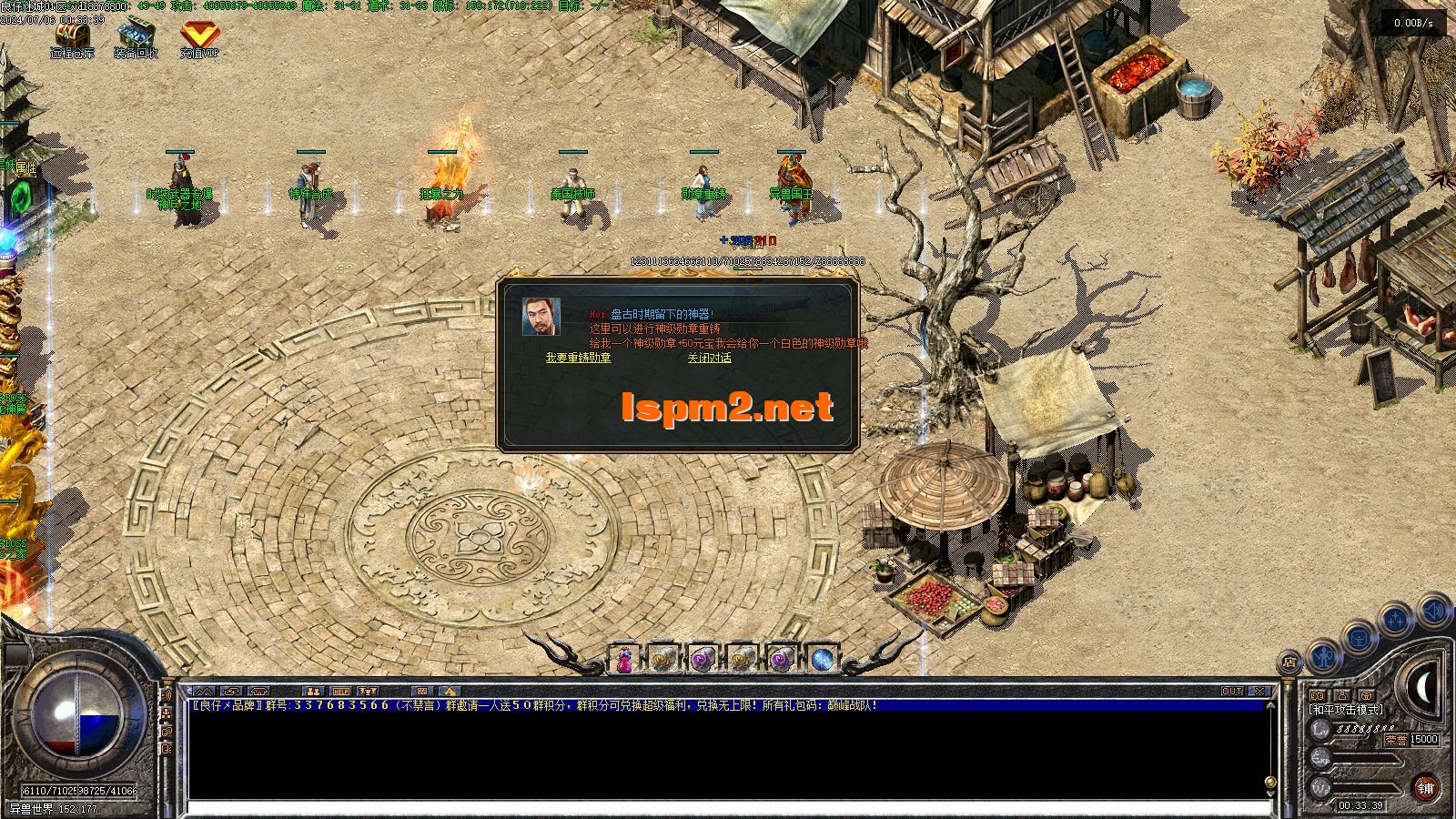Choose the 我要重铸勋章 dialogue option

tap(578, 358)
